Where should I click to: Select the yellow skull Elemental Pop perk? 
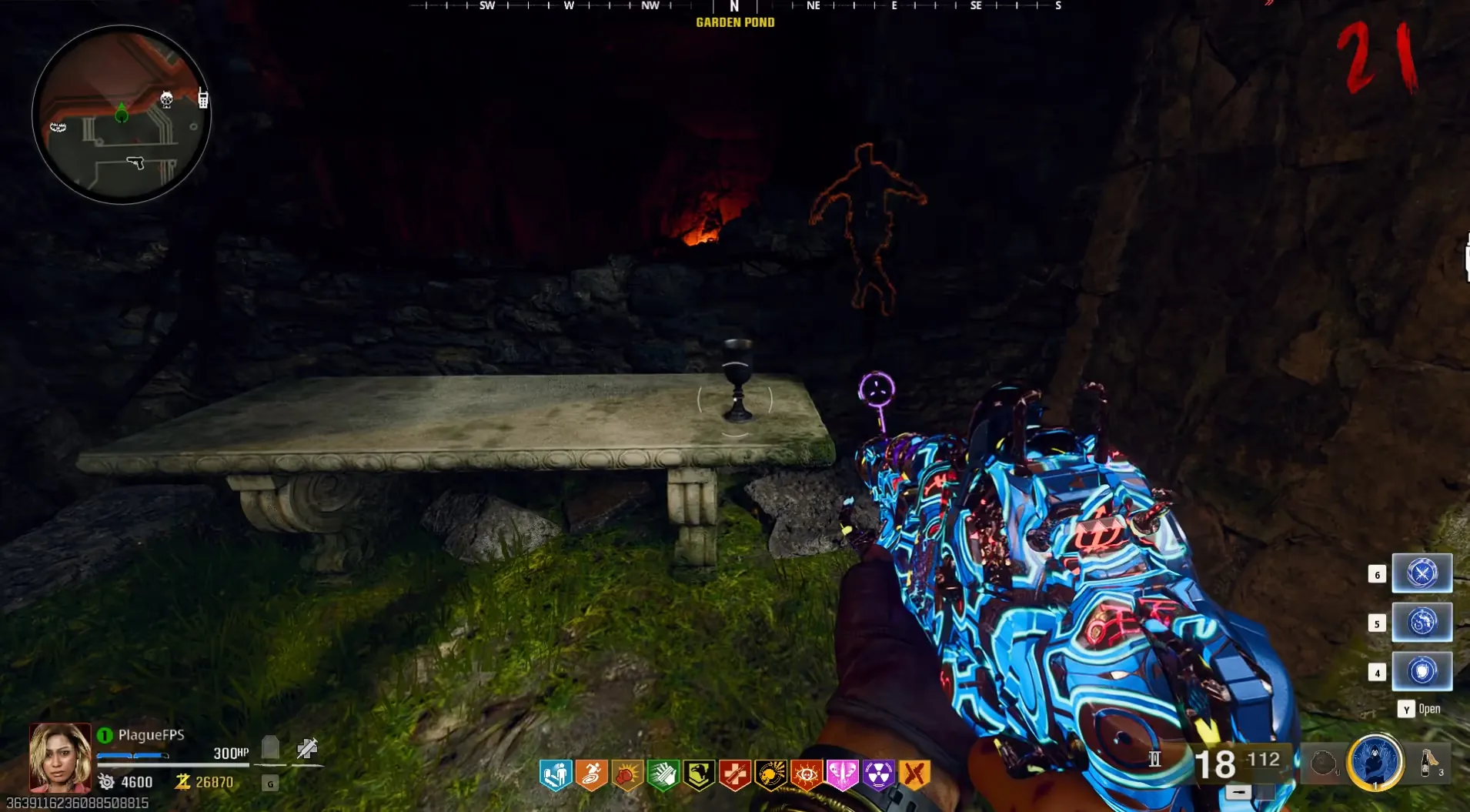pyautogui.click(x=770, y=775)
